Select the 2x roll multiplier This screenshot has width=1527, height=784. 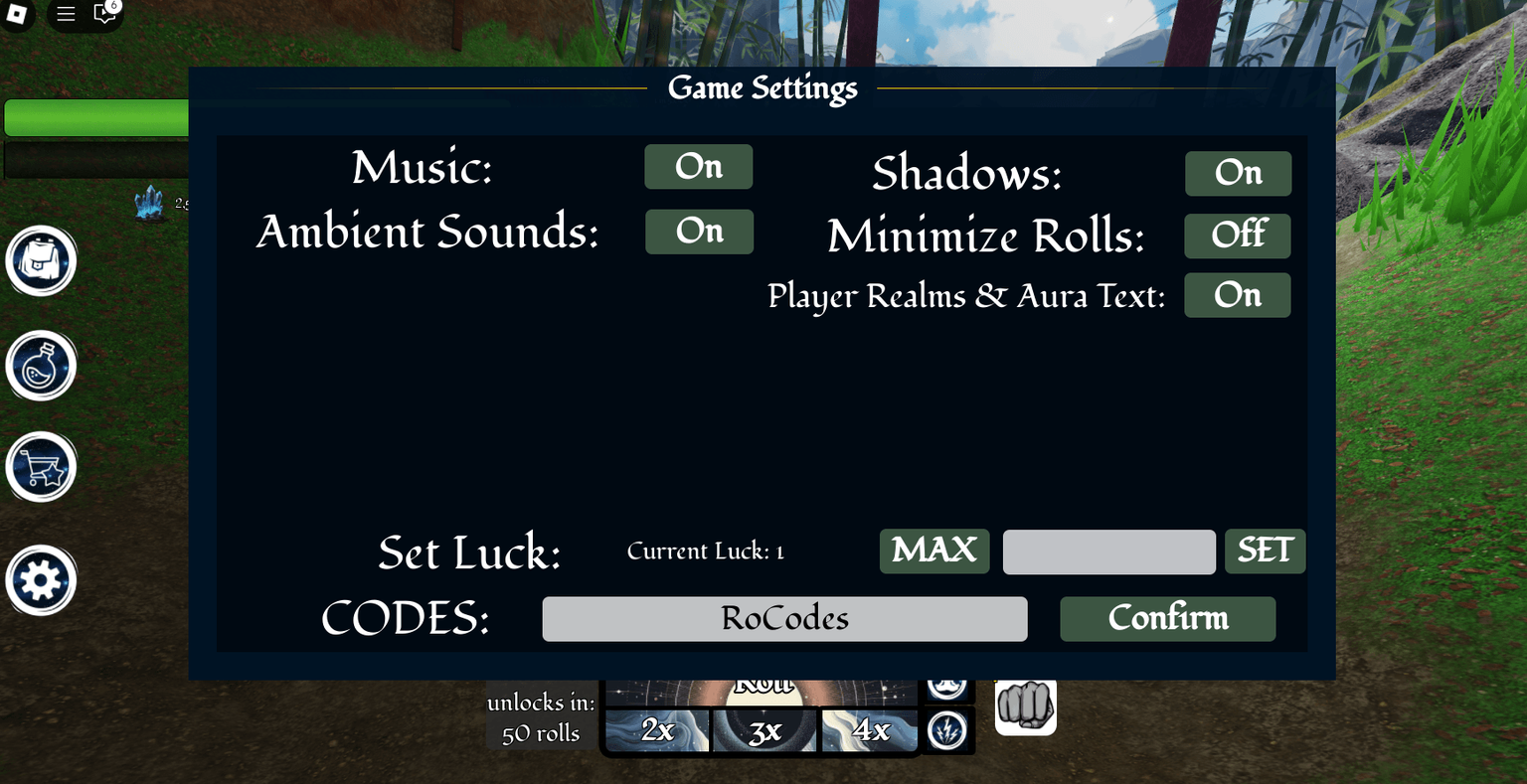(x=657, y=730)
